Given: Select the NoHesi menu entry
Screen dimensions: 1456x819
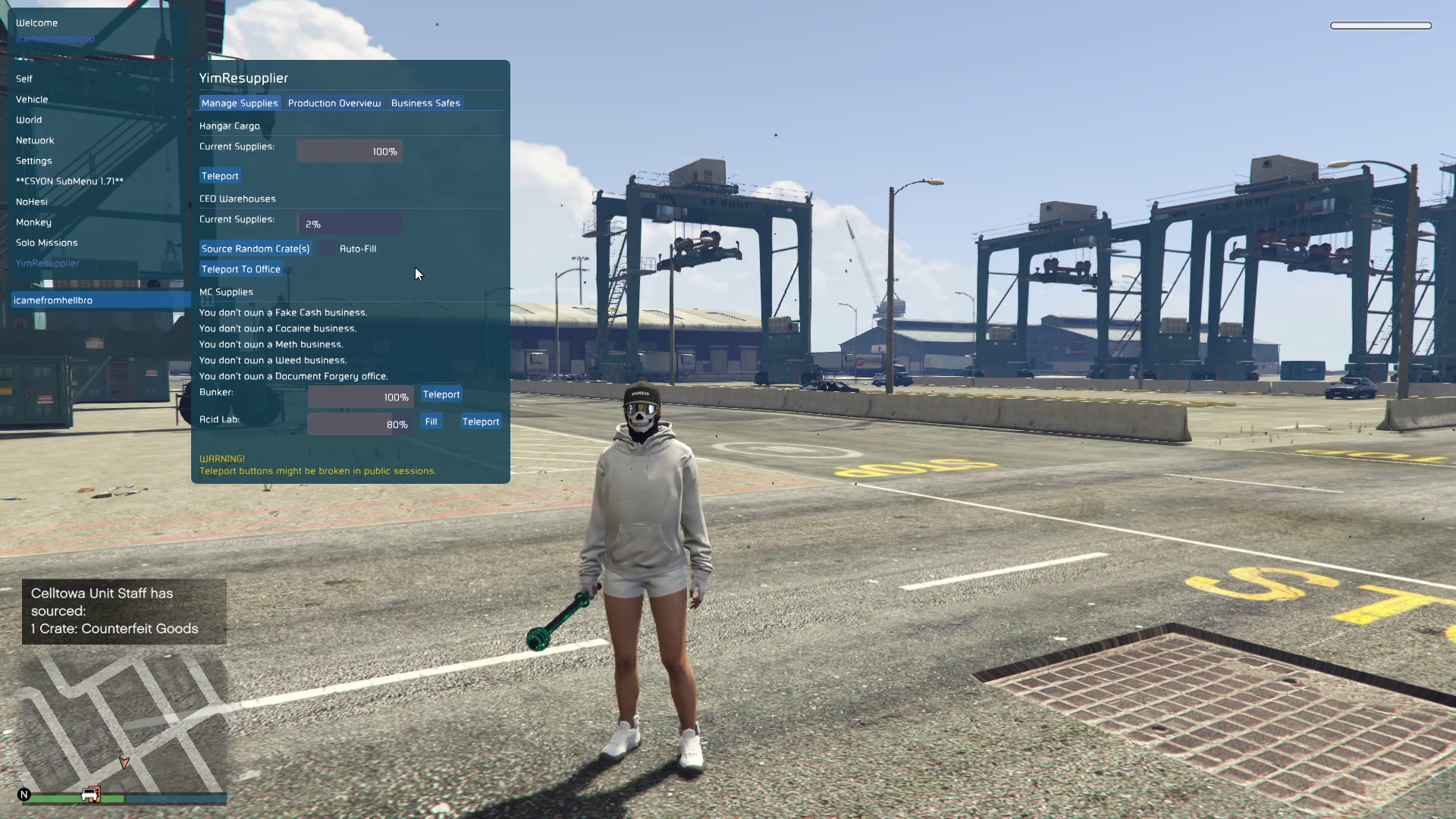Looking at the screenshot, I should pyautogui.click(x=32, y=202).
